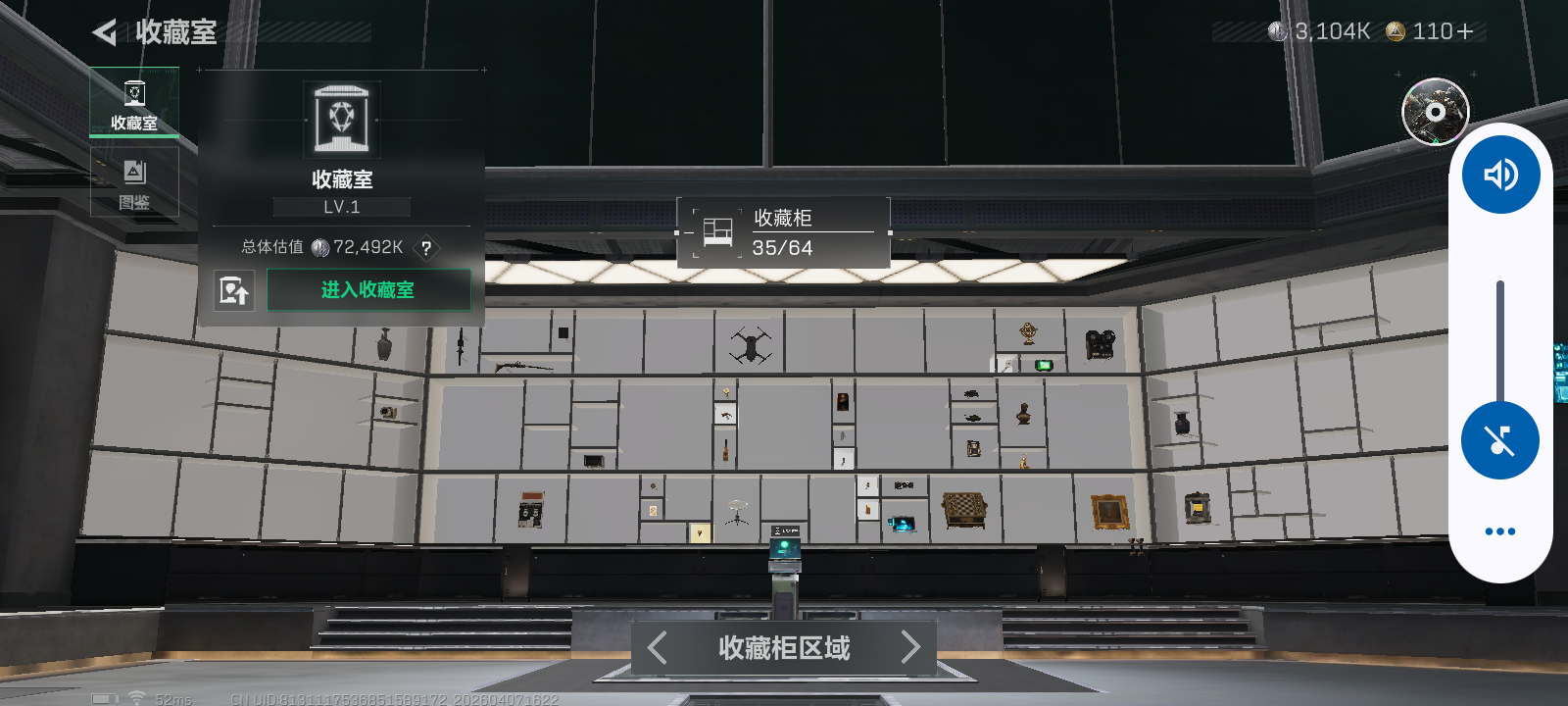Screen dimensions: 1568x706
Task: Mute the game sound with the speaker toggle
Action: (x=1499, y=174)
